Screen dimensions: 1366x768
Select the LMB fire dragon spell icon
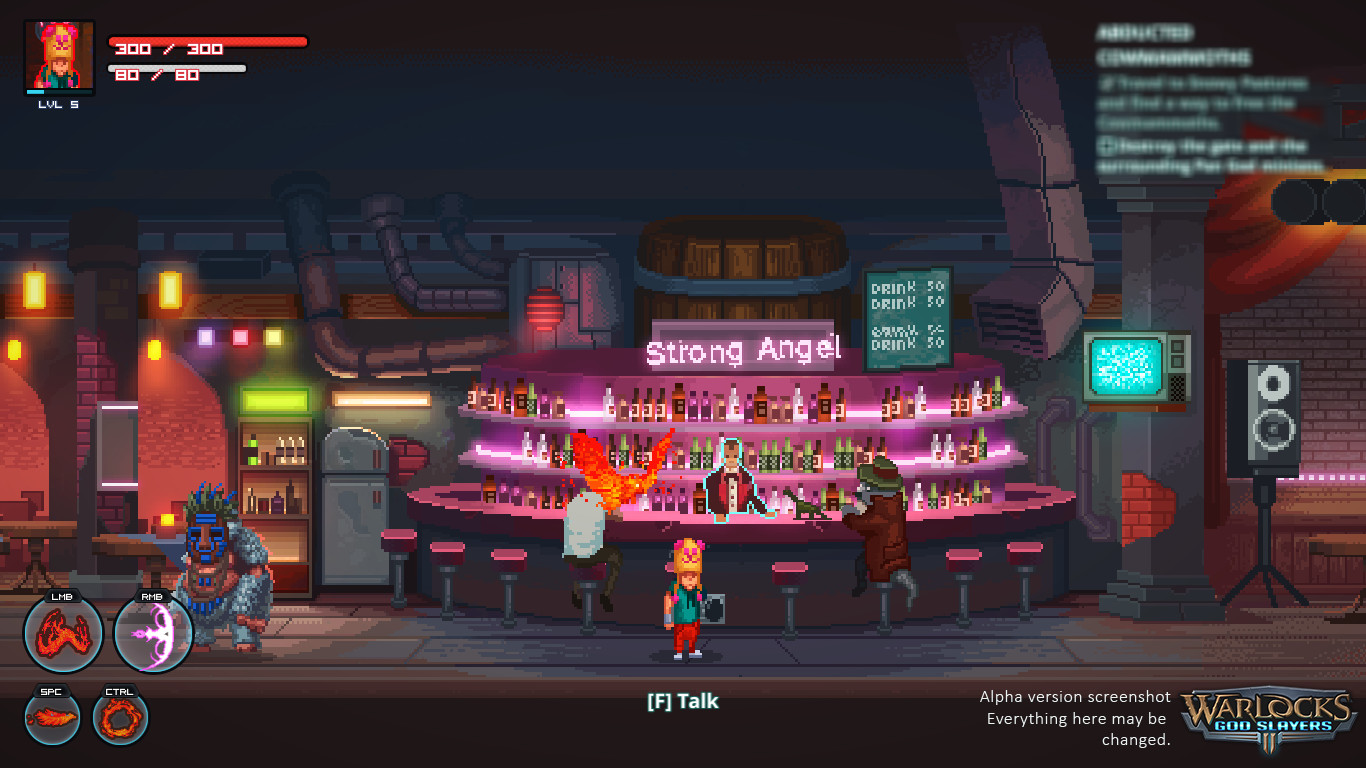64,634
